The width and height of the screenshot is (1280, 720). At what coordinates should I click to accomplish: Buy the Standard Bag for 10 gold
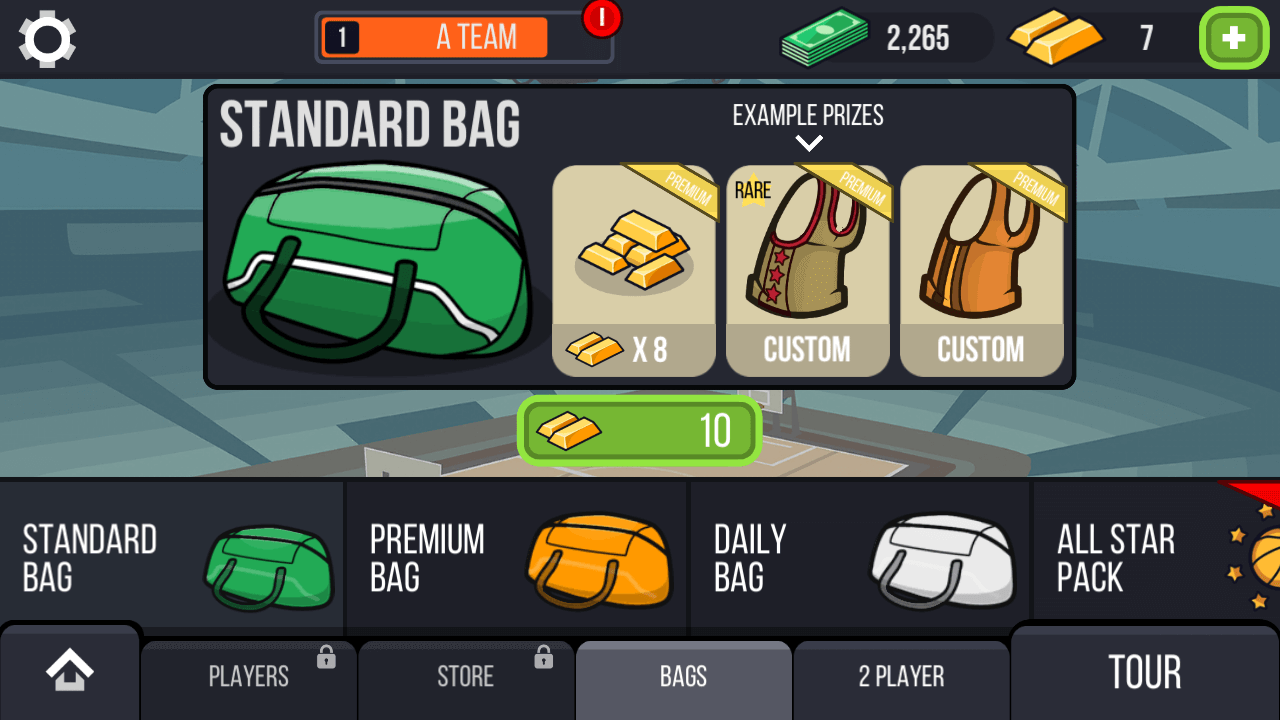640,431
